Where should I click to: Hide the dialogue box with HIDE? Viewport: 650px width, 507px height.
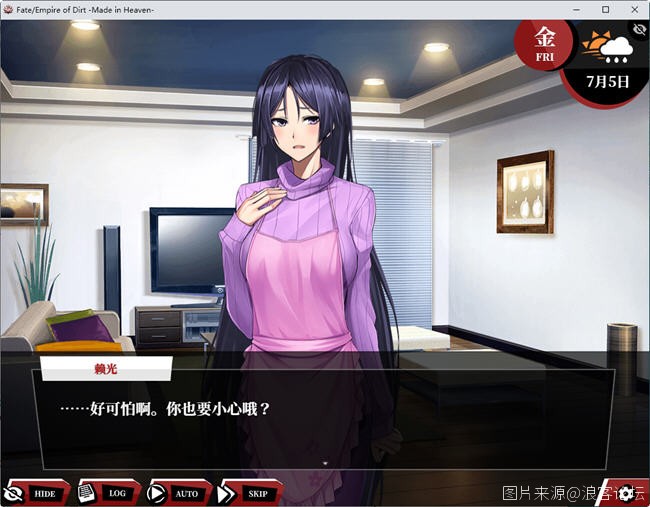tap(36, 493)
